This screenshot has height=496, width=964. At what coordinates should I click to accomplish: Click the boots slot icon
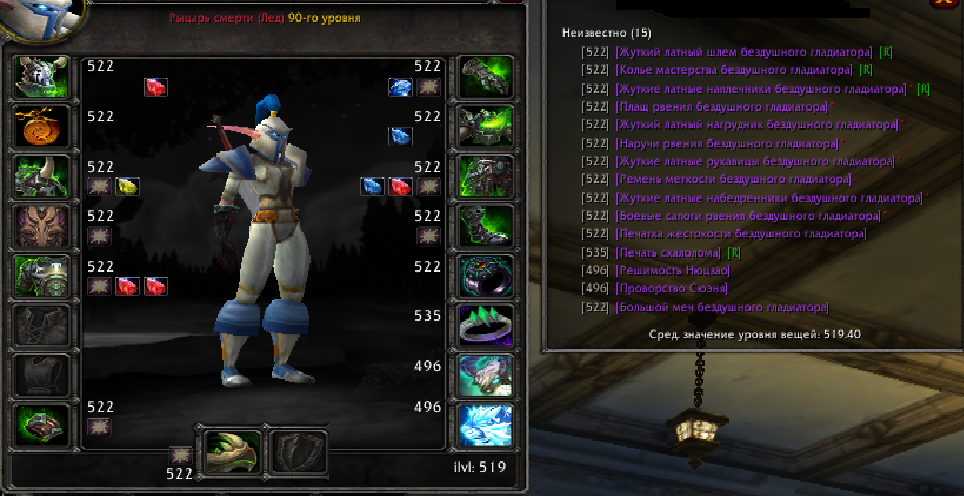[485, 226]
